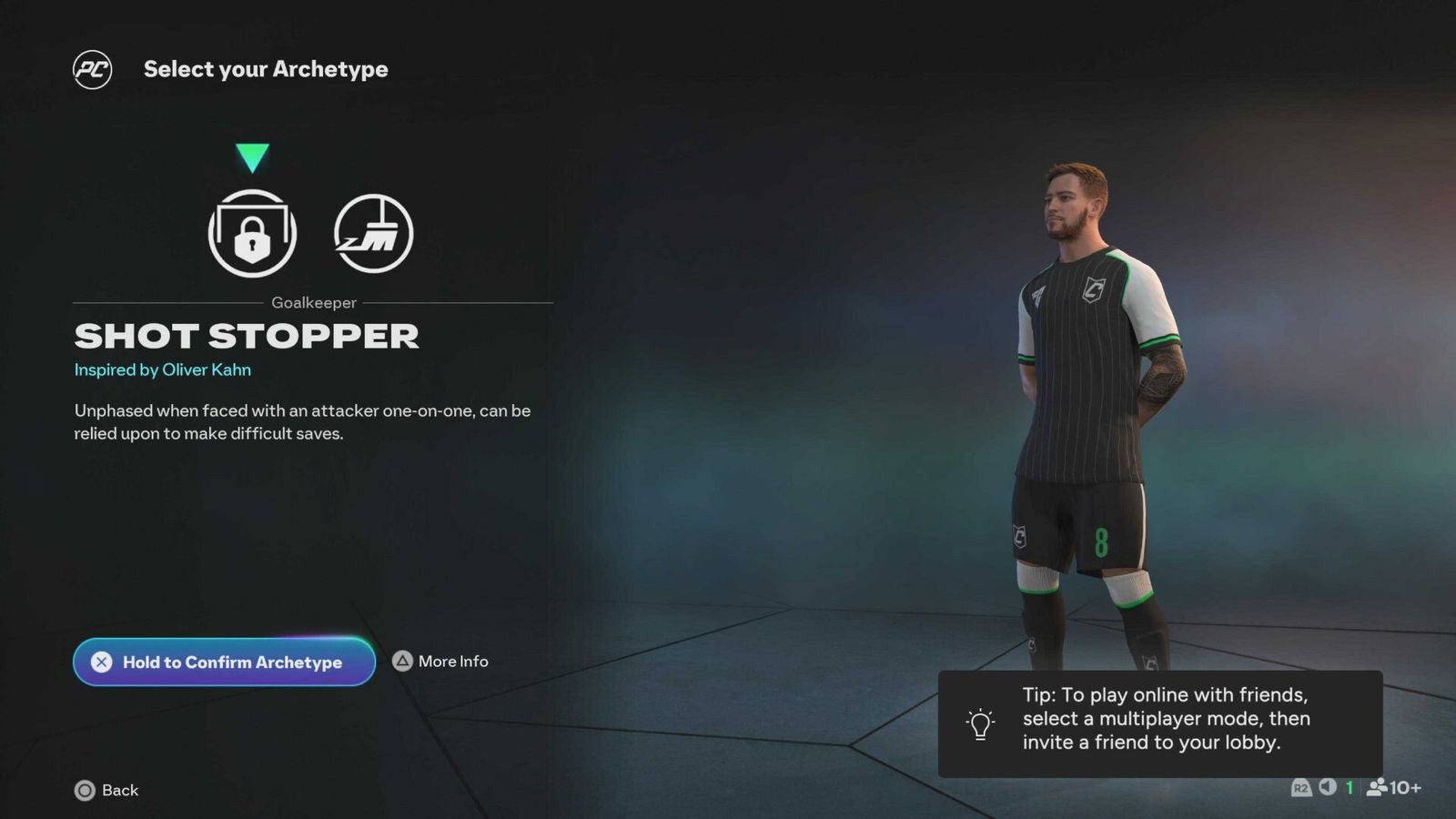The width and height of the screenshot is (1456, 819).
Task: Click Back at bottom of screen
Action: tap(119, 791)
